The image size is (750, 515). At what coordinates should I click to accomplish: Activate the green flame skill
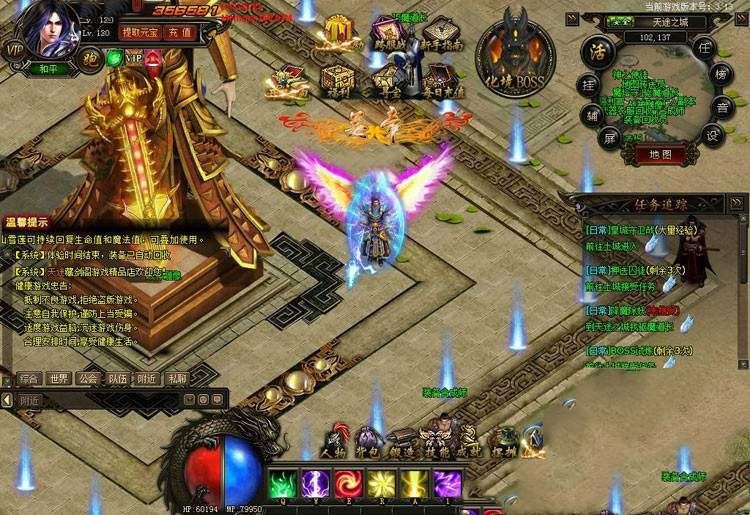coord(283,484)
